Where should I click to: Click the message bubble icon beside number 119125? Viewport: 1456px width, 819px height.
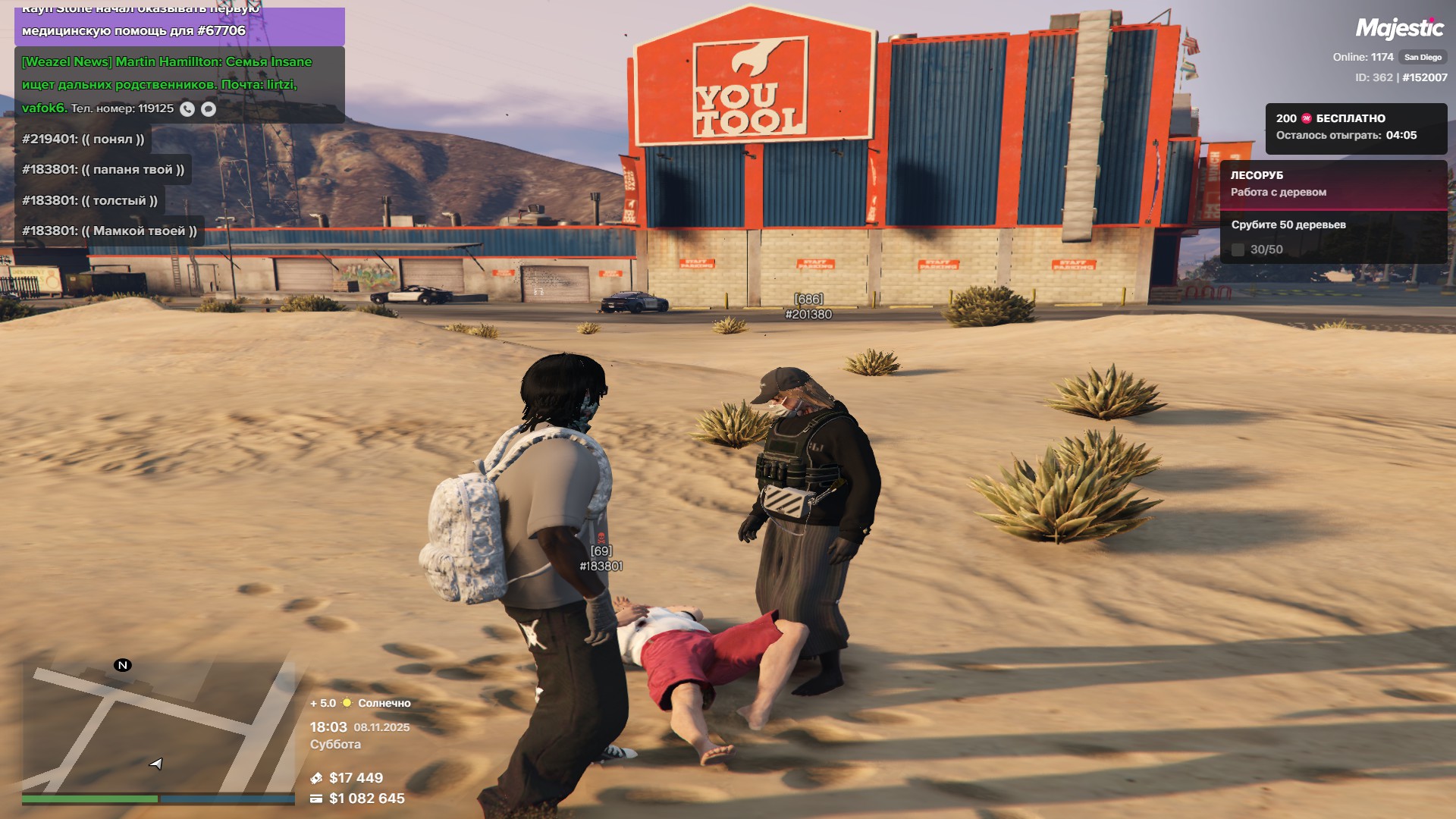209,109
